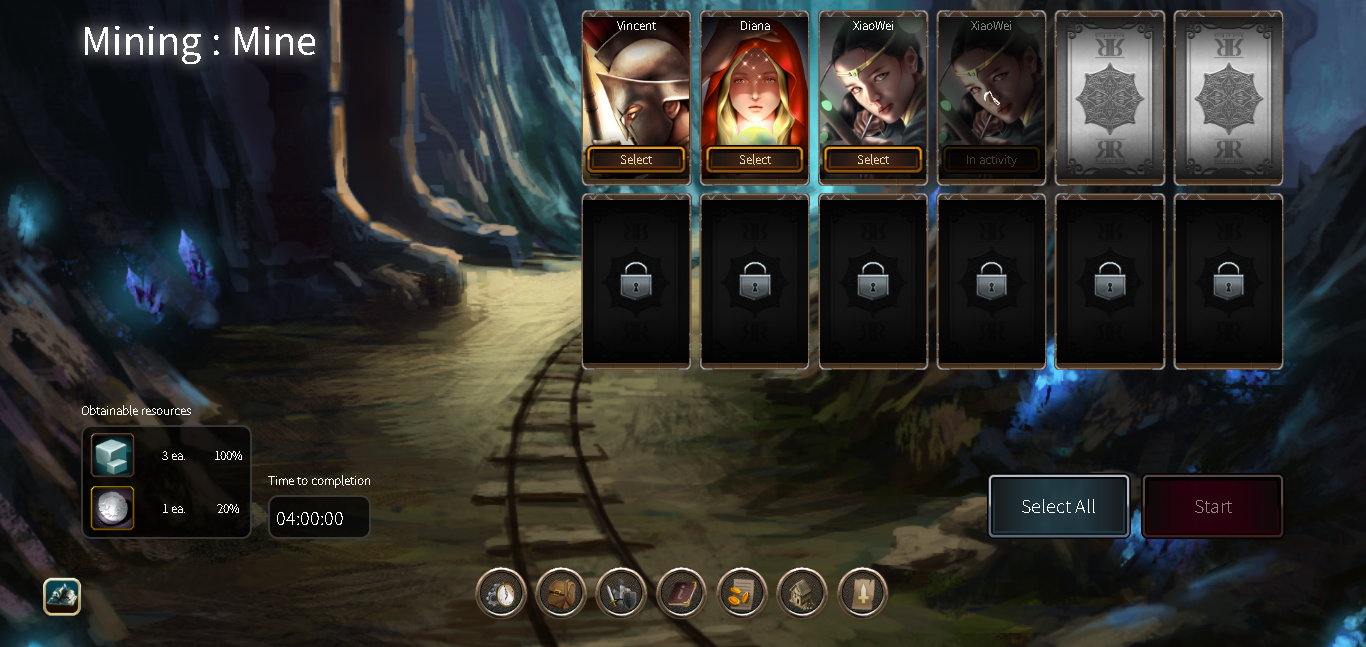Image resolution: width=1366 pixels, height=647 pixels.
Task: Open the gold coins and scroll icon
Action: (742, 594)
